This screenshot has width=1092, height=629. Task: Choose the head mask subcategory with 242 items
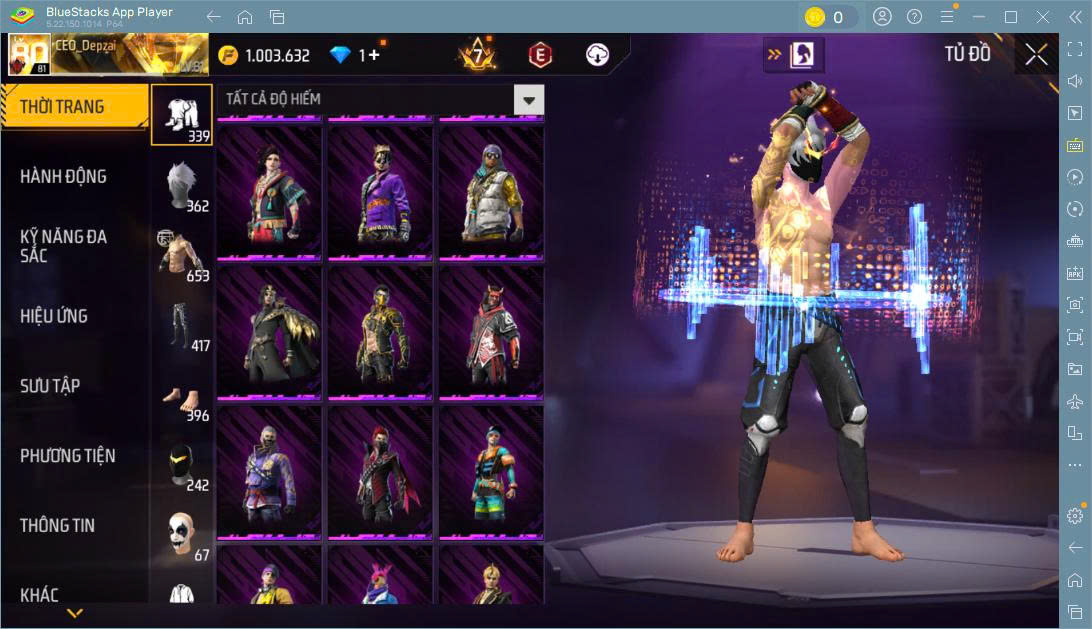(182, 464)
